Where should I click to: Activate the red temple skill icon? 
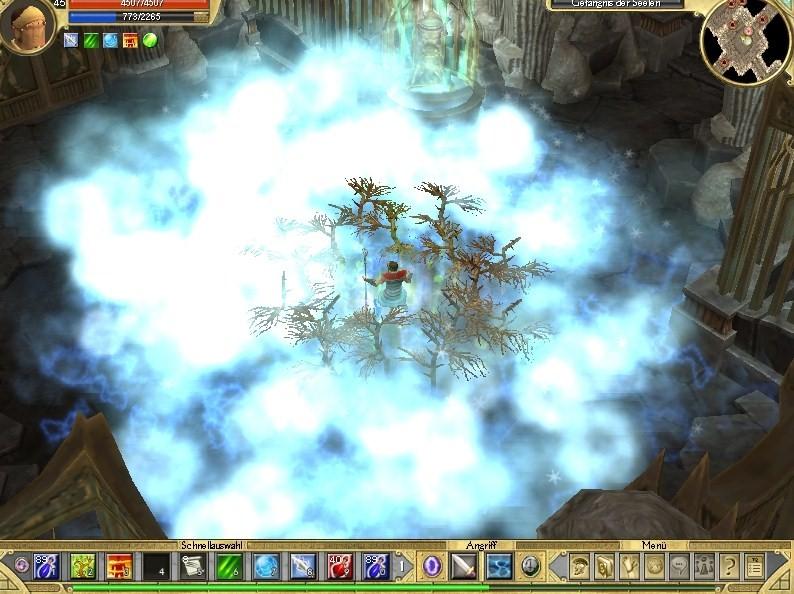(118, 567)
